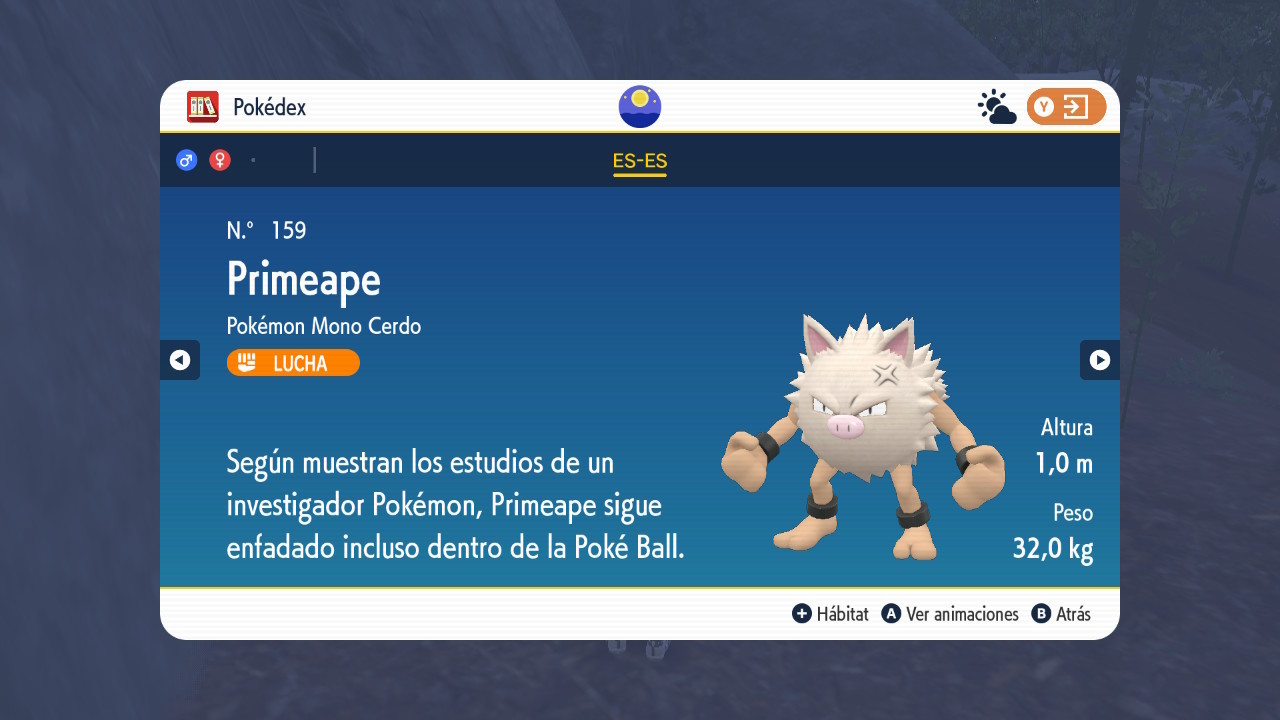
Task: Select the male gender symbol
Action: coord(187,160)
